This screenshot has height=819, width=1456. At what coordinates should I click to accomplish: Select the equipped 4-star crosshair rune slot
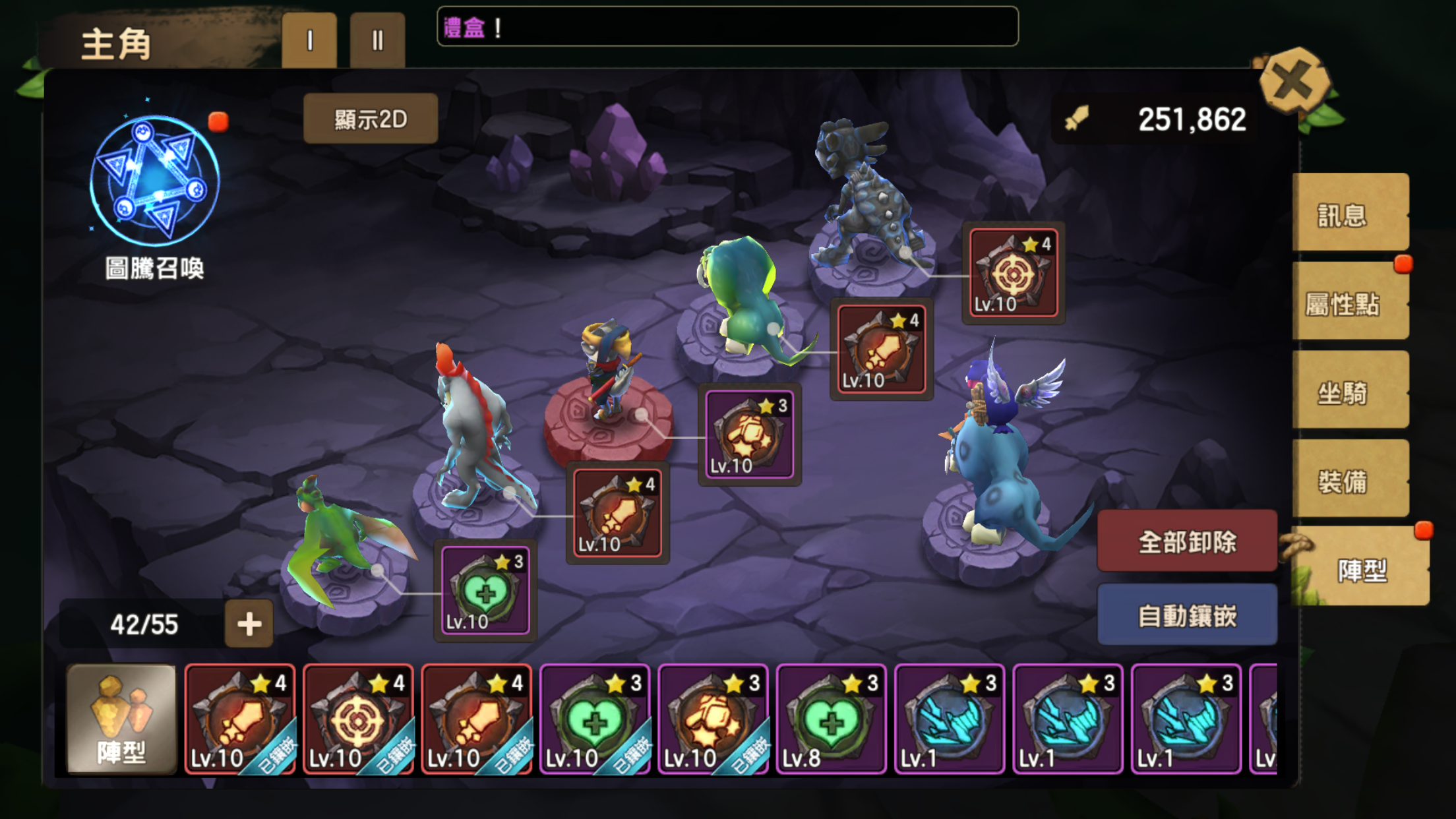1013,273
